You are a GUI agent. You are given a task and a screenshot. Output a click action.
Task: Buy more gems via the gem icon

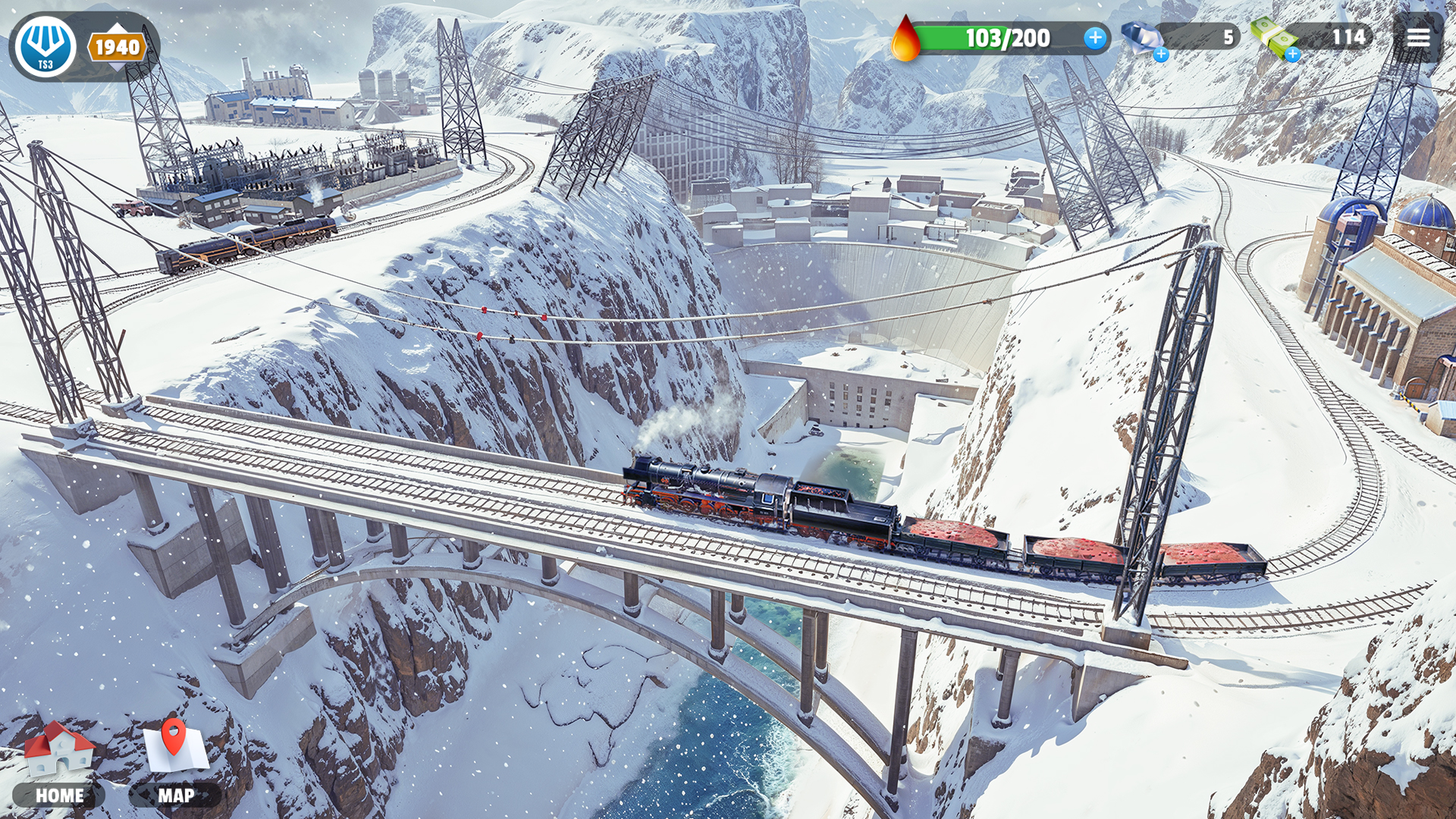(x=1143, y=39)
